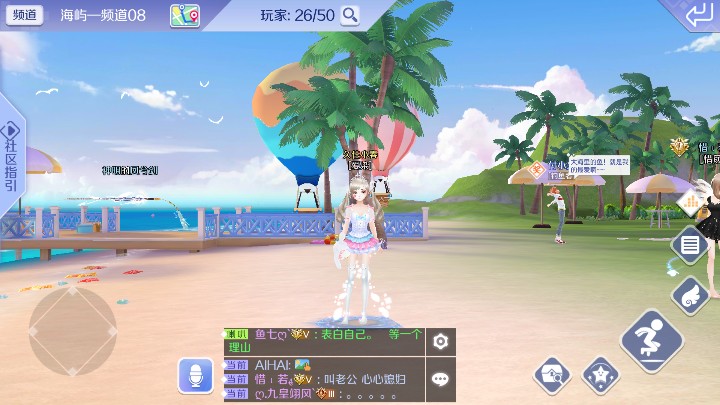Open the speech bubble chat input
This screenshot has width=720, height=405.
click(x=440, y=379)
